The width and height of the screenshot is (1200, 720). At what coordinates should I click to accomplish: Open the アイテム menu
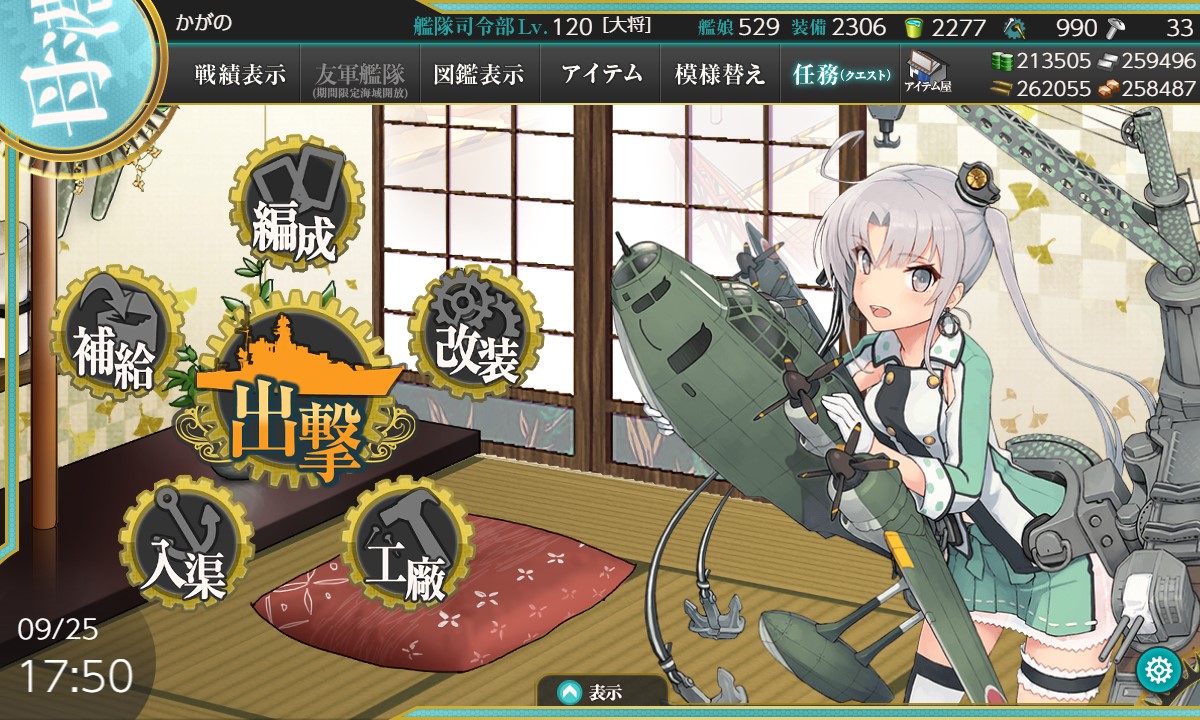(x=601, y=74)
